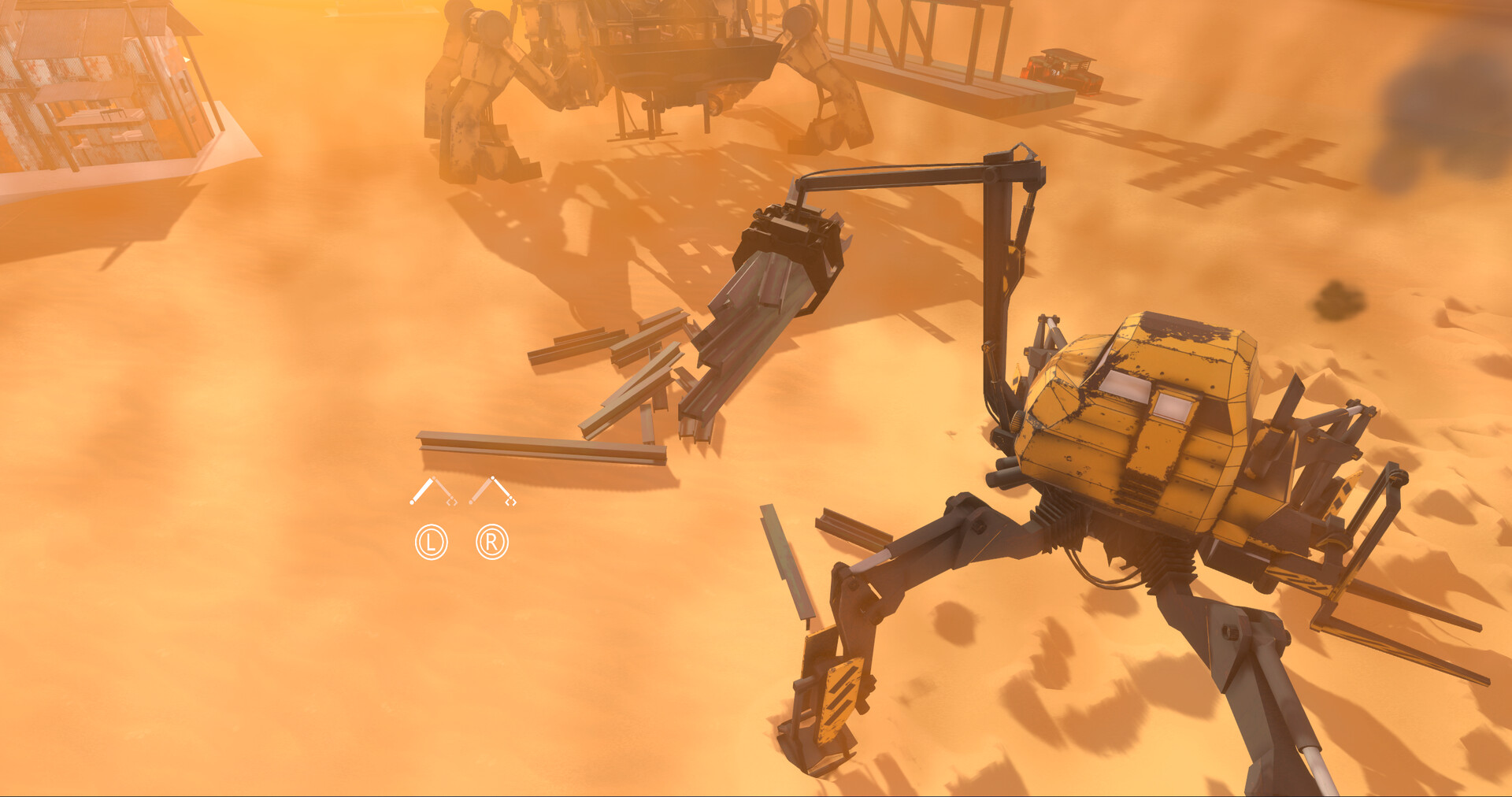Screen dimensions: 1512x797
Task: Click the claw tip on the left arm icon
Action: (452, 502)
